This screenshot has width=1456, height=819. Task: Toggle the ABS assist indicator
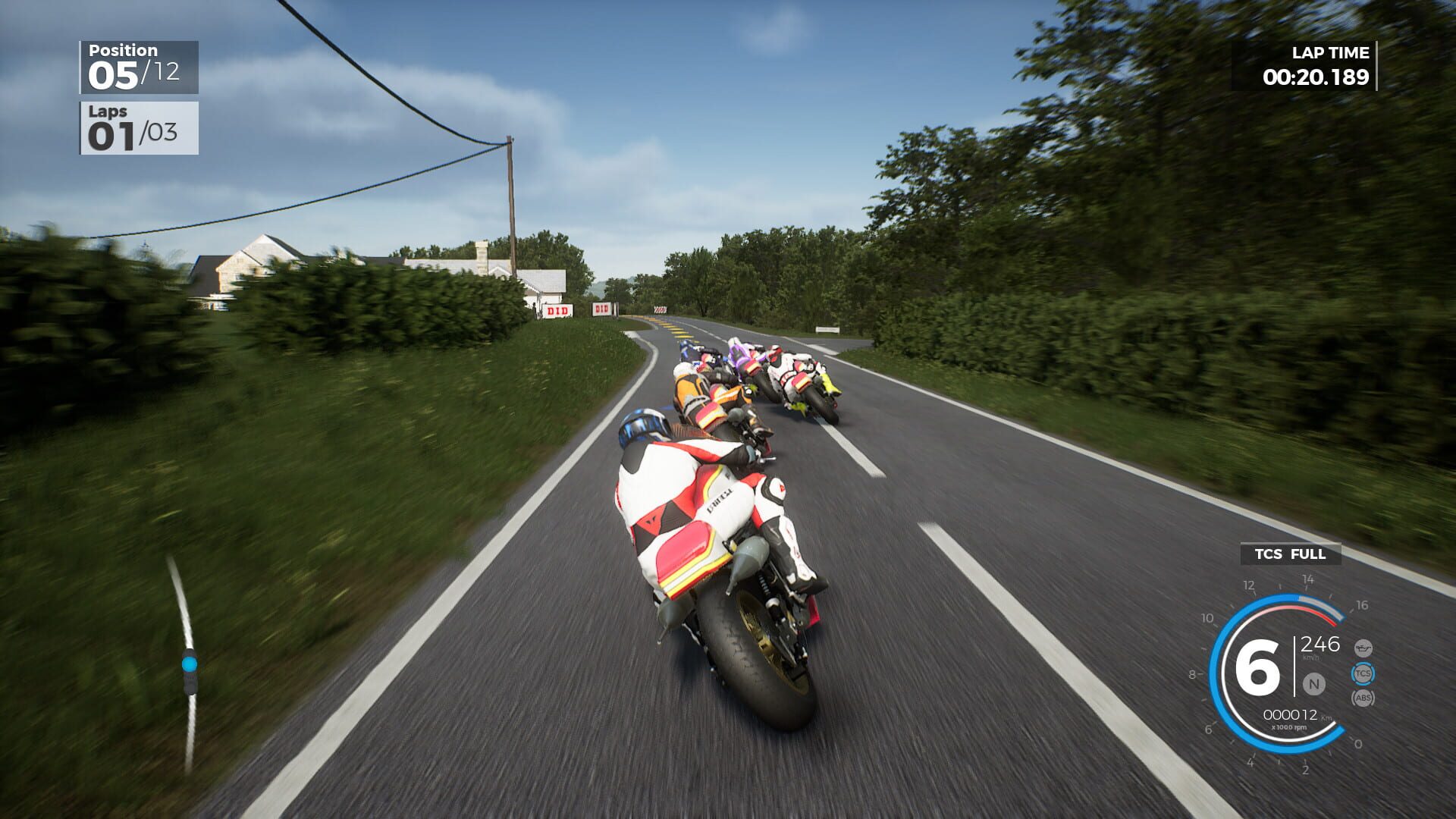1363,698
